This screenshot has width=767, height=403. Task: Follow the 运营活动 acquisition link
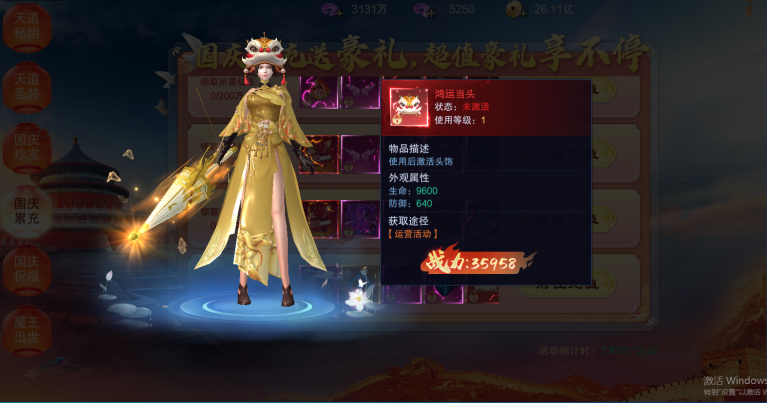(413, 234)
